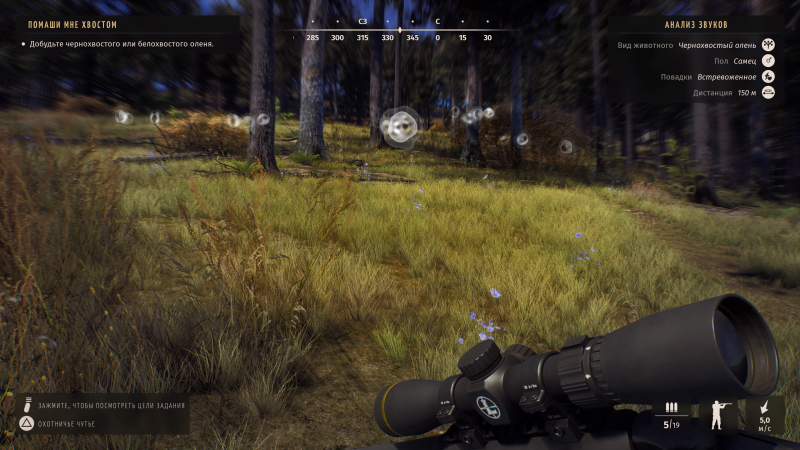Click the distance icon beside "150 м"
The height and width of the screenshot is (450, 800).
coord(769,93)
